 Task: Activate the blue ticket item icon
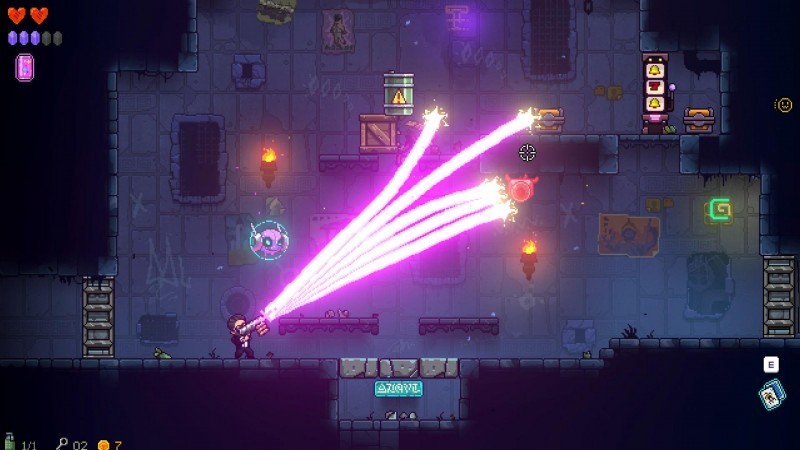click(x=771, y=396)
